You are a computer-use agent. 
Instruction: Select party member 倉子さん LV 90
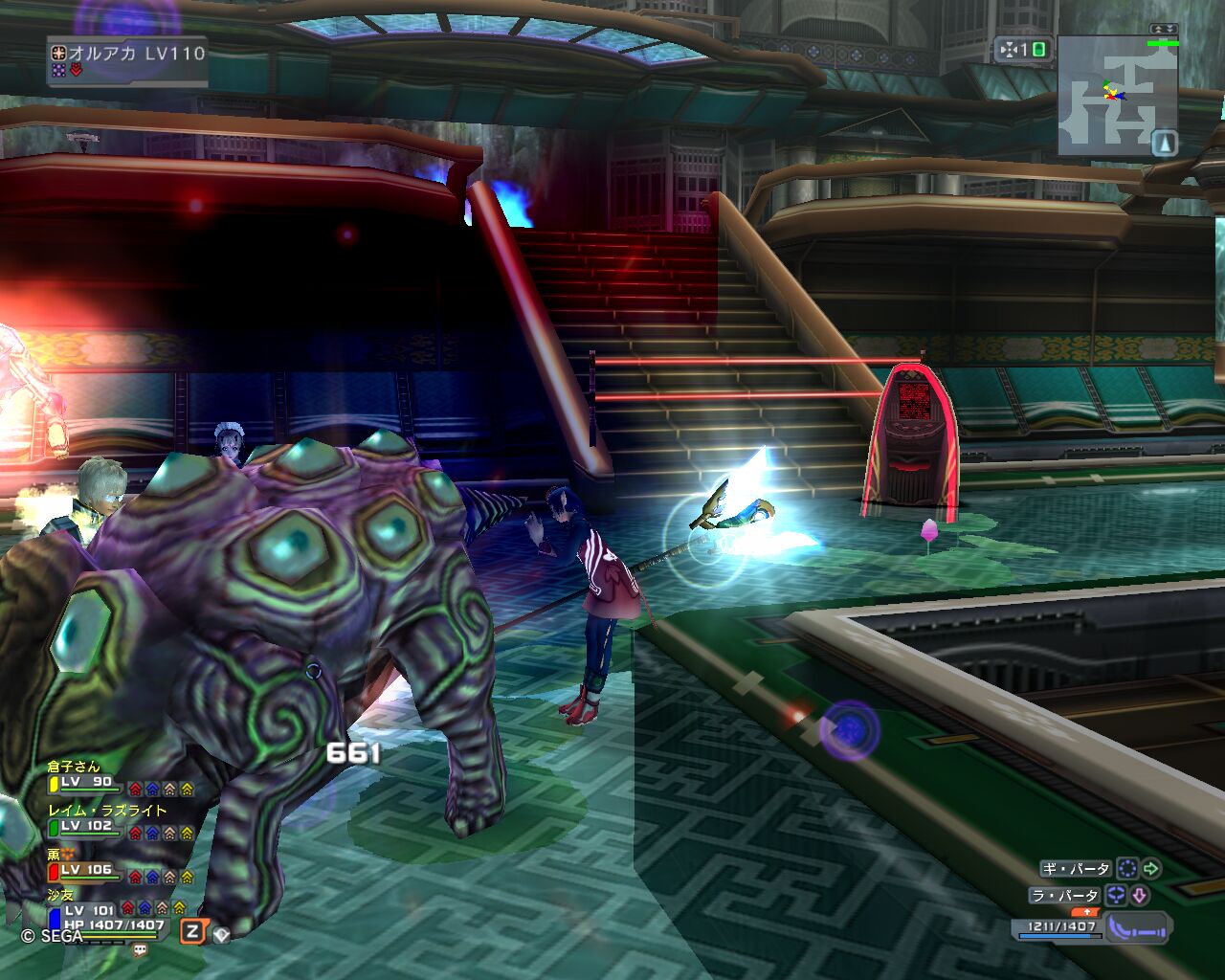(x=86, y=781)
